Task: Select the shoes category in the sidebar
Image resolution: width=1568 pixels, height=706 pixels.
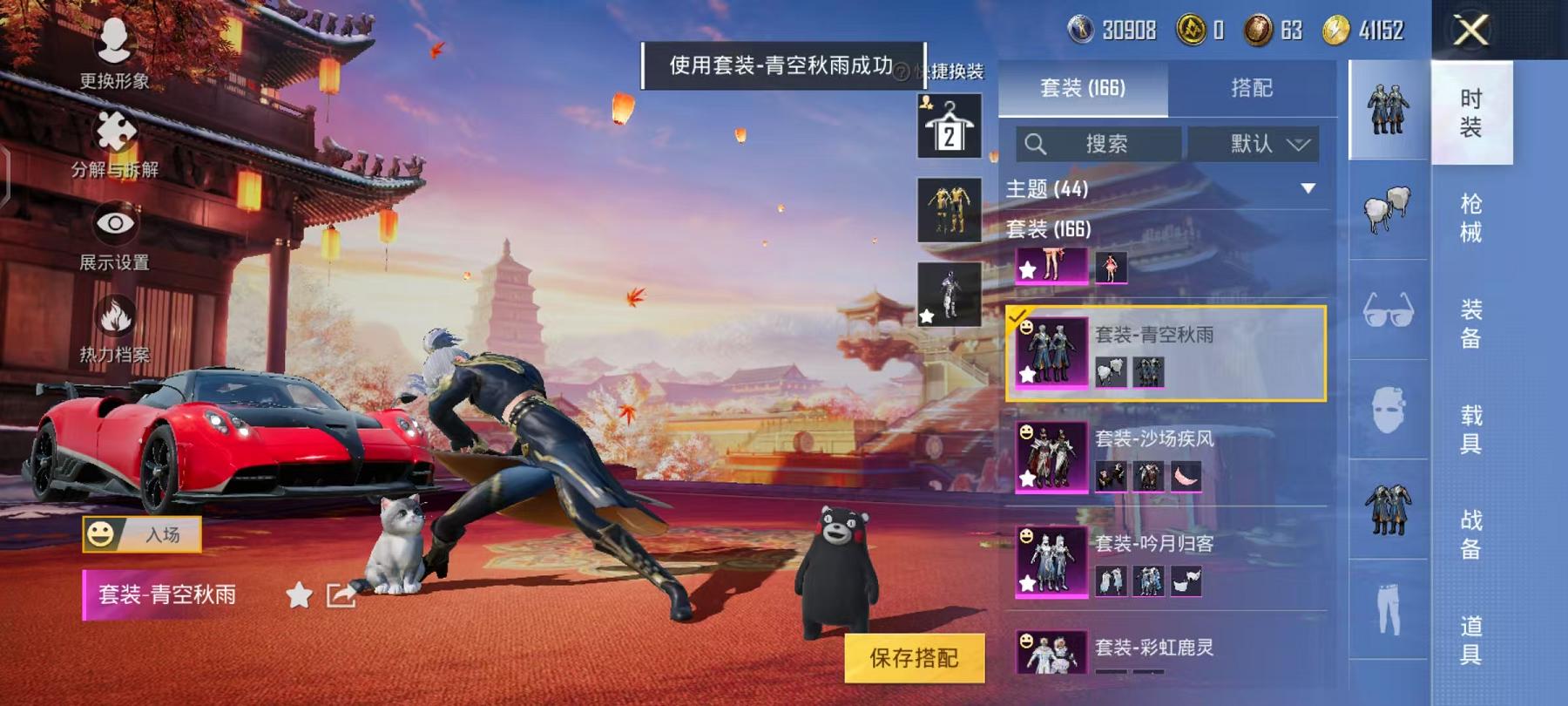Action: click(1389, 209)
